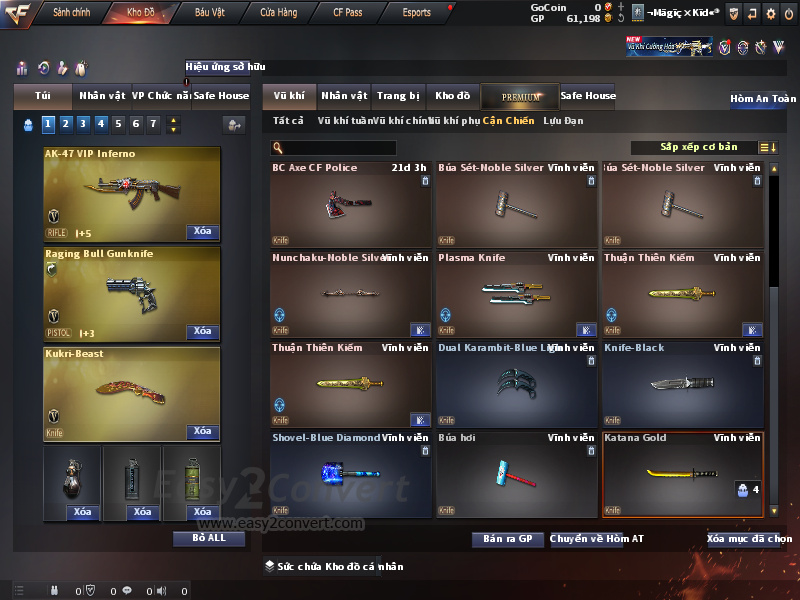
Task: Pick the BC Axe CF Police item
Action: 350,204
